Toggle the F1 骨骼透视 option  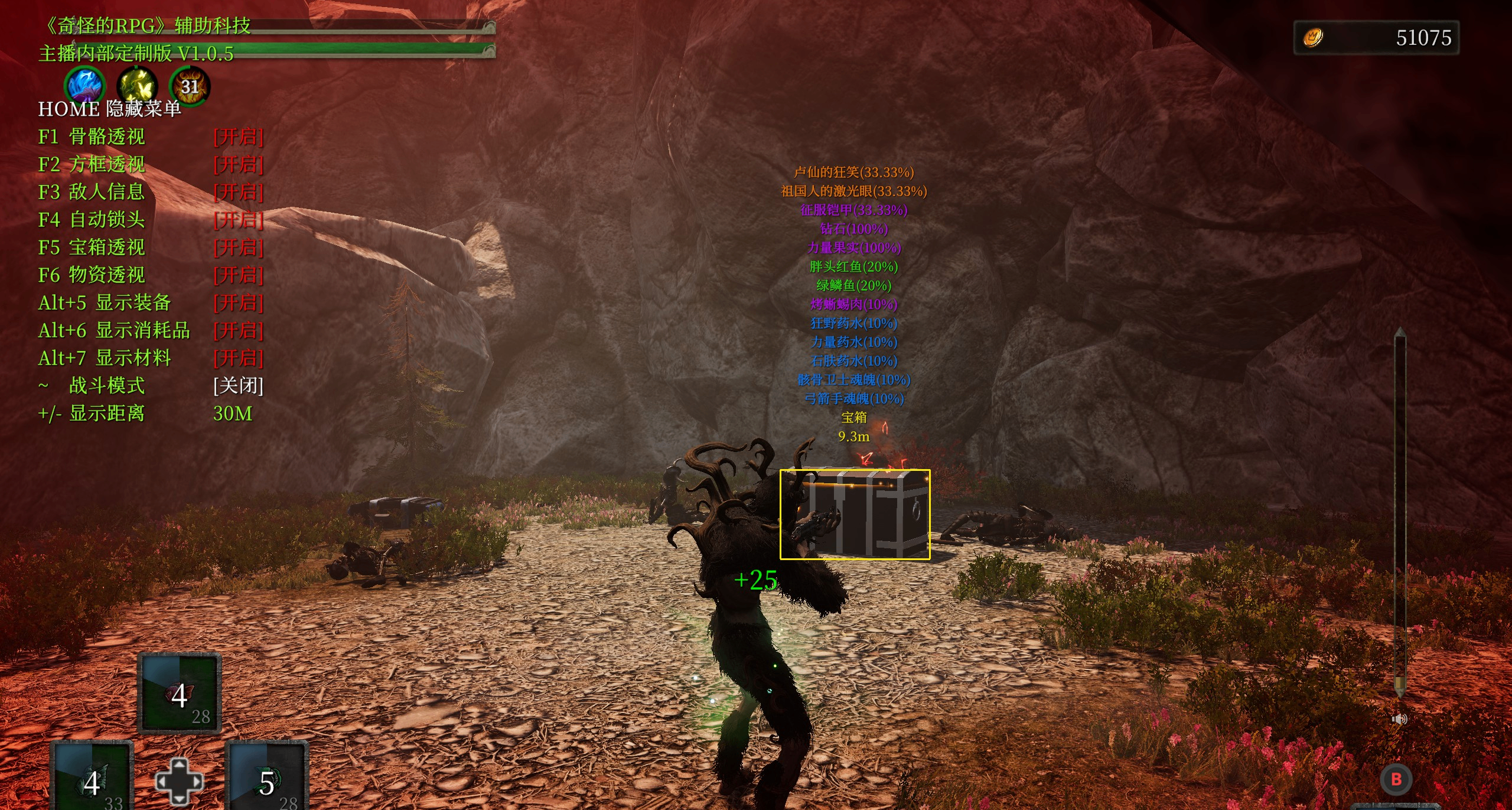238,137
